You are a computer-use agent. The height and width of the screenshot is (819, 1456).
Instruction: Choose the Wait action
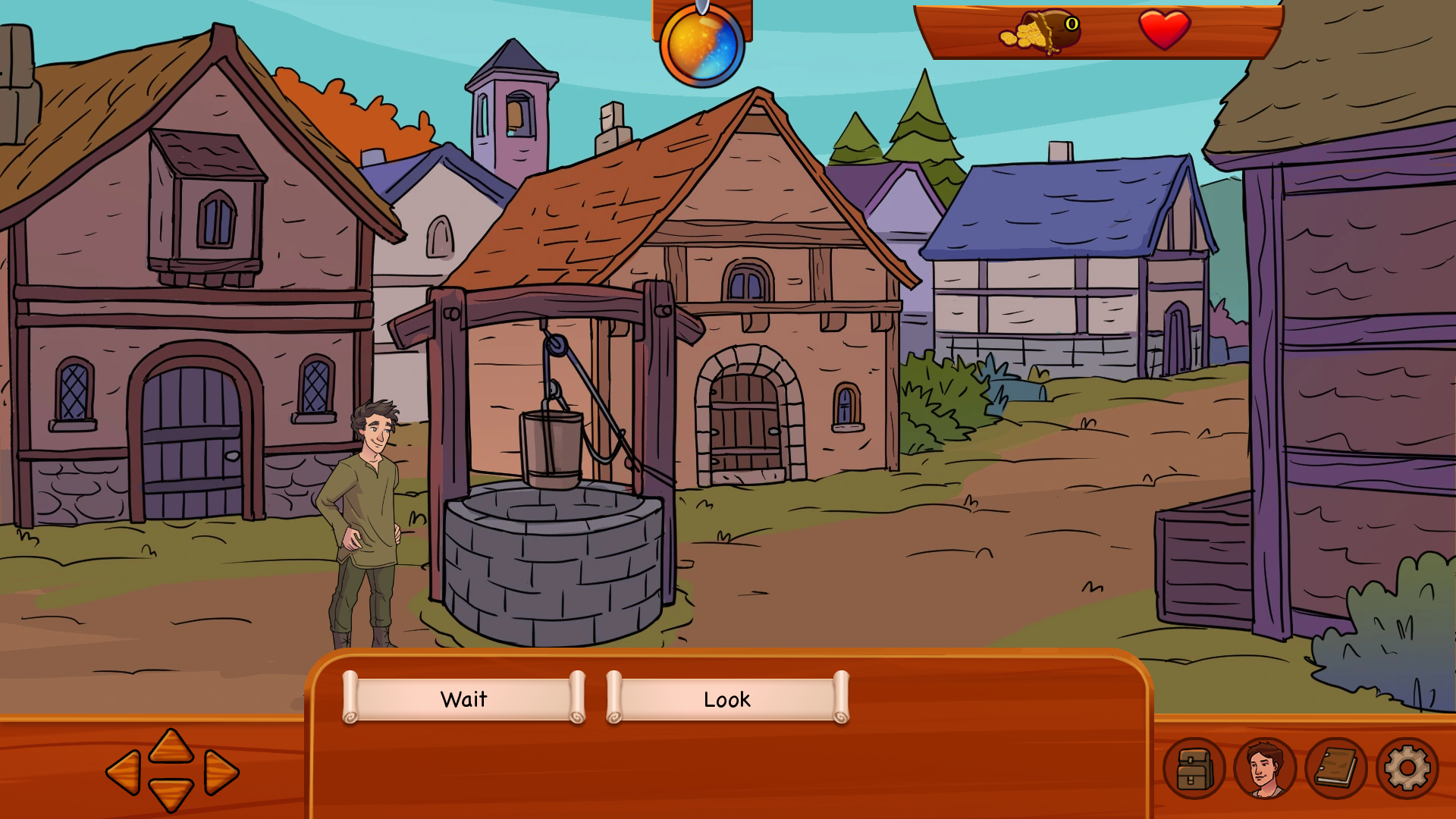tap(463, 698)
